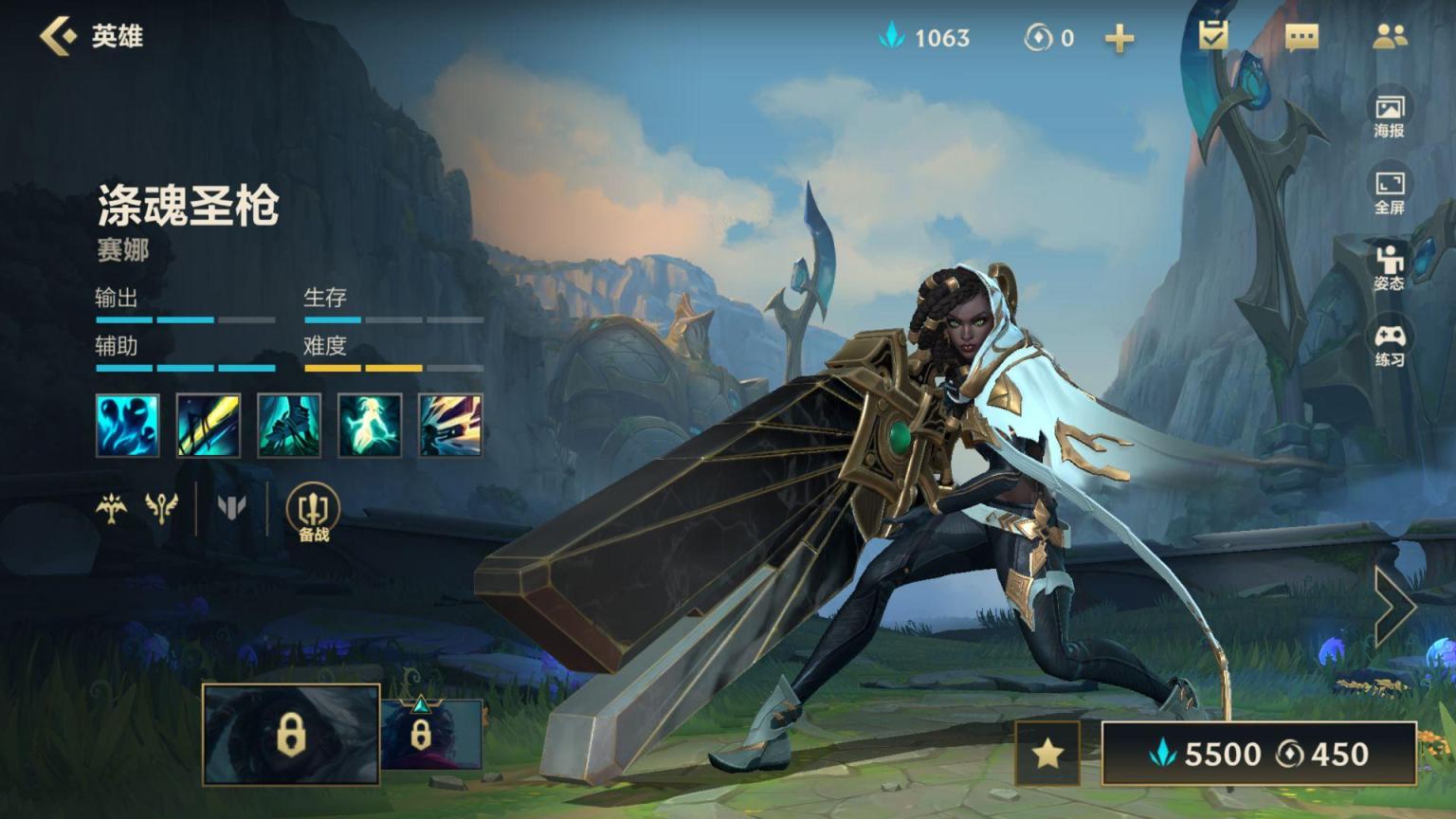
Task: Toggle the star favorite button
Action: (1047, 754)
